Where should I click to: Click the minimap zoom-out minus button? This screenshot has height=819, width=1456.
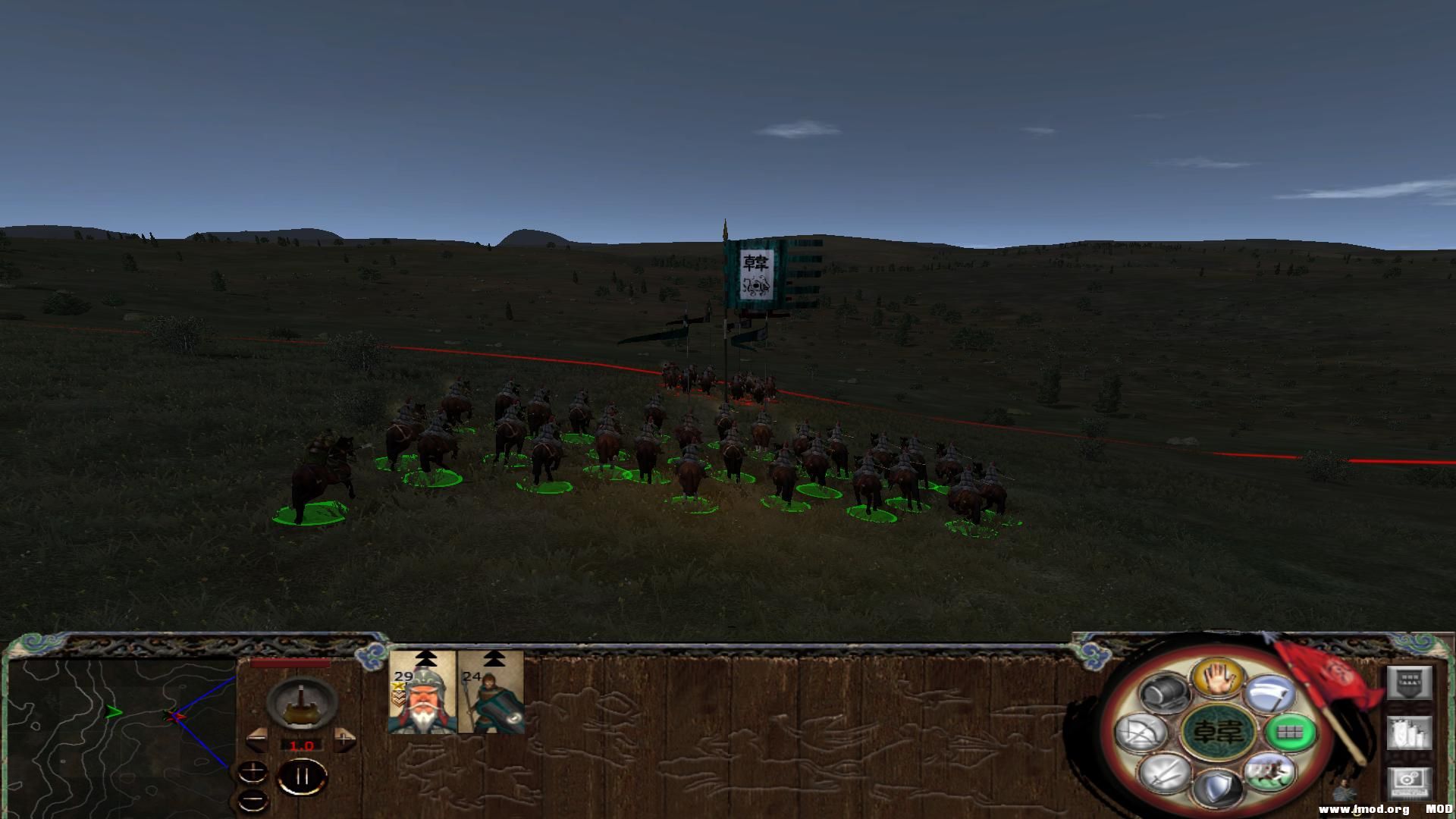(253, 799)
